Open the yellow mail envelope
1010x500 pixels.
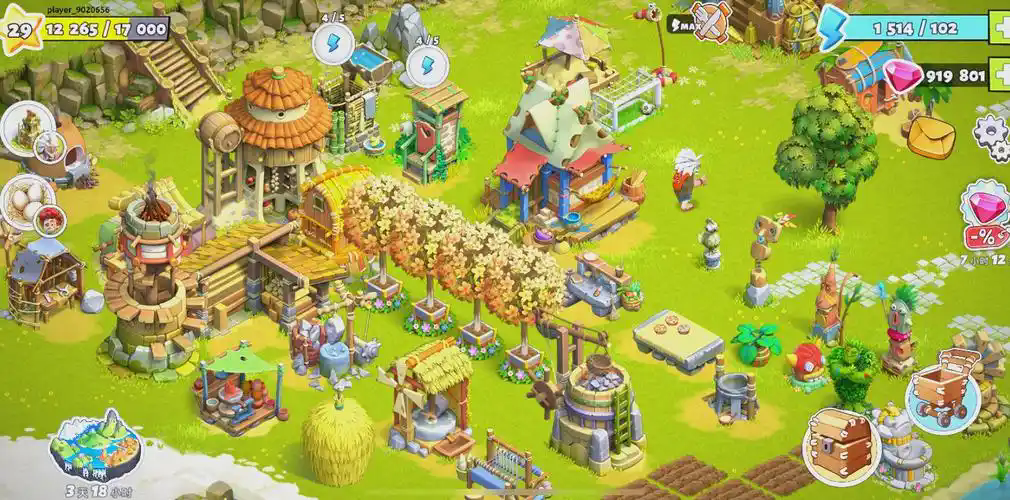click(x=933, y=133)
